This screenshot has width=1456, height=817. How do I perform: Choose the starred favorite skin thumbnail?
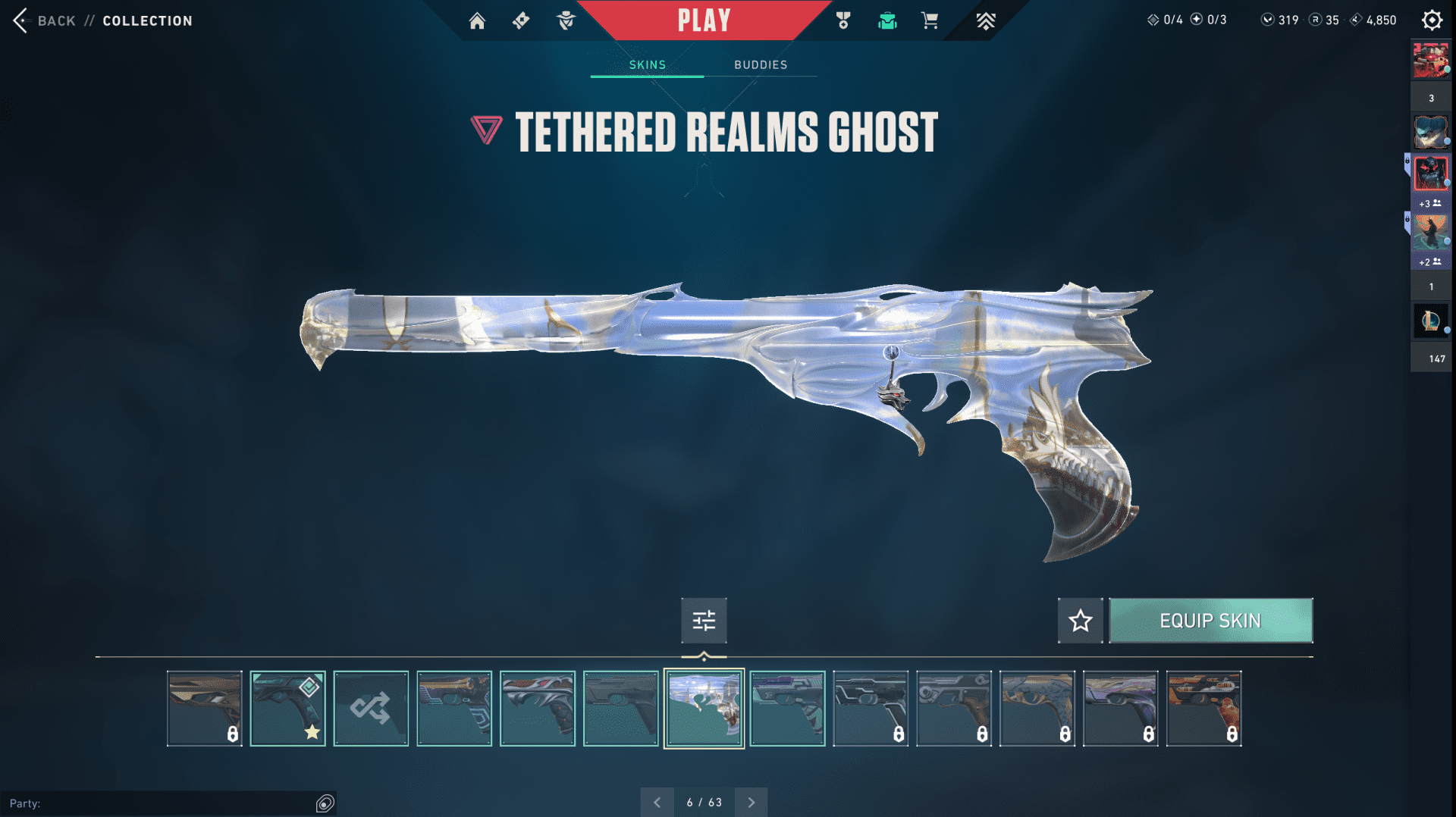point(287,709)
